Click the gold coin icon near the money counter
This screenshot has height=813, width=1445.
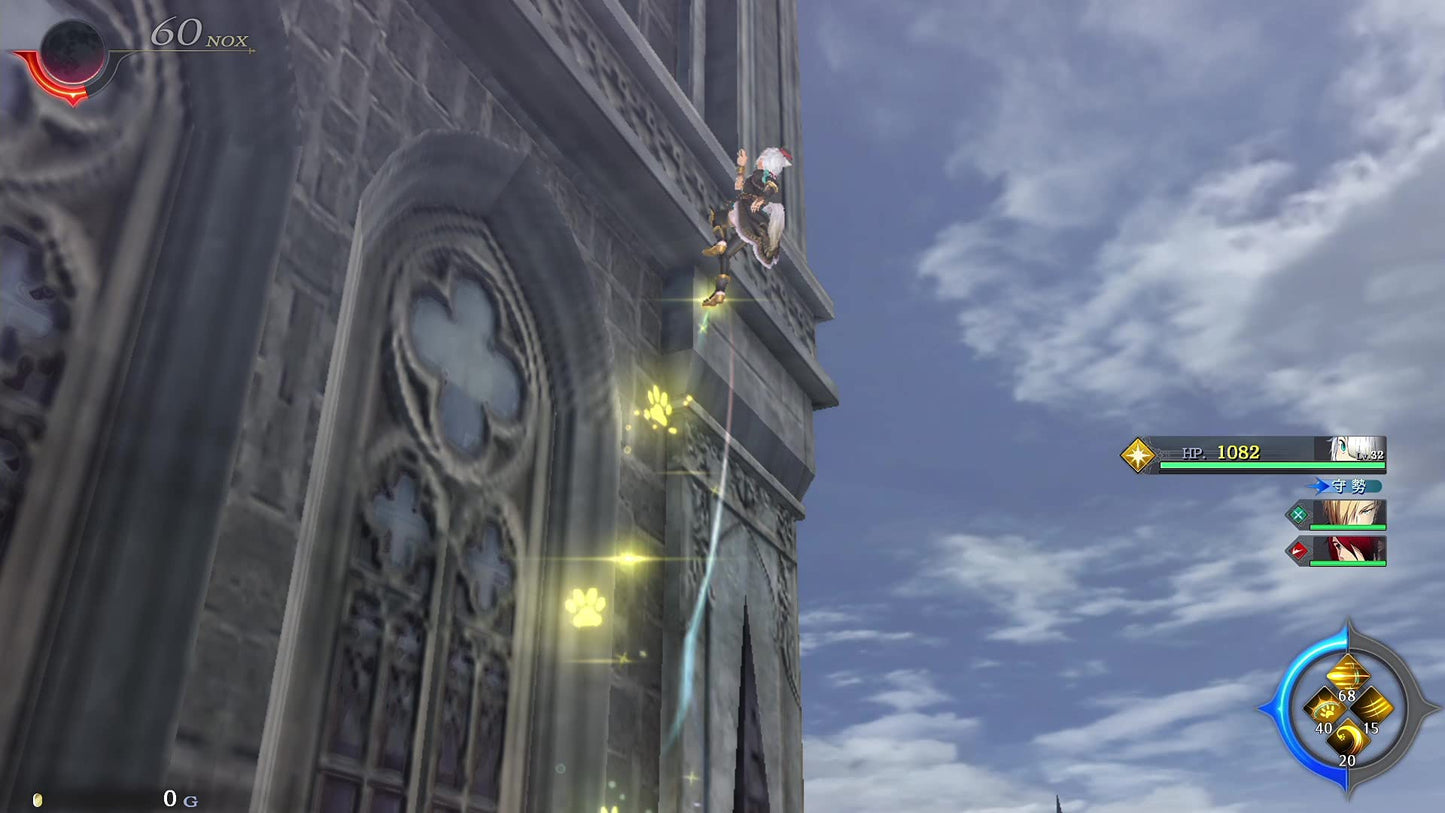[36, 800]
